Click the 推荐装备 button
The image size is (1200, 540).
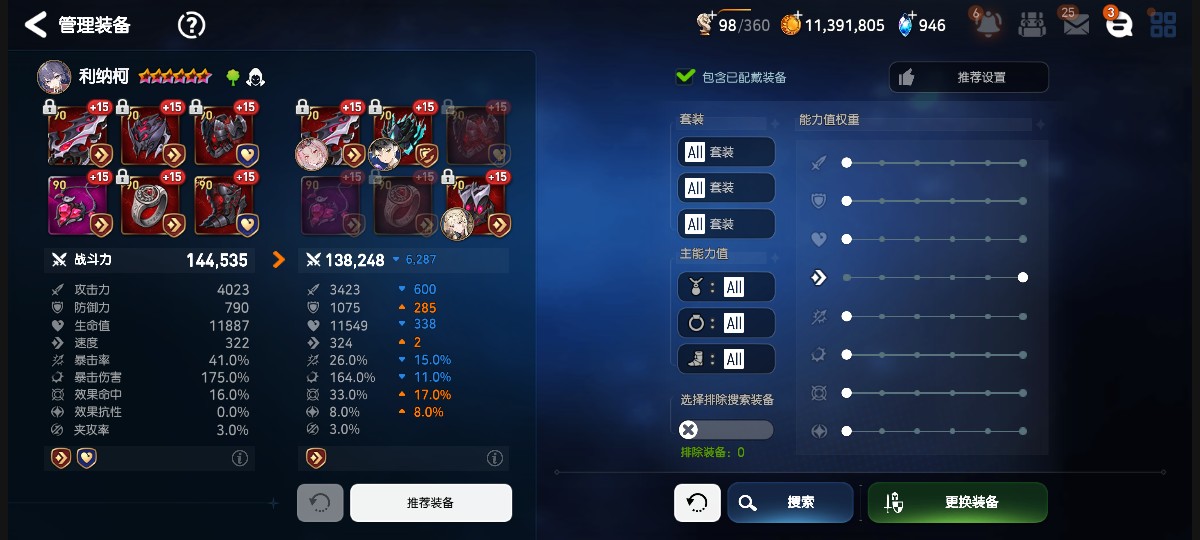(x=430, y=503)
